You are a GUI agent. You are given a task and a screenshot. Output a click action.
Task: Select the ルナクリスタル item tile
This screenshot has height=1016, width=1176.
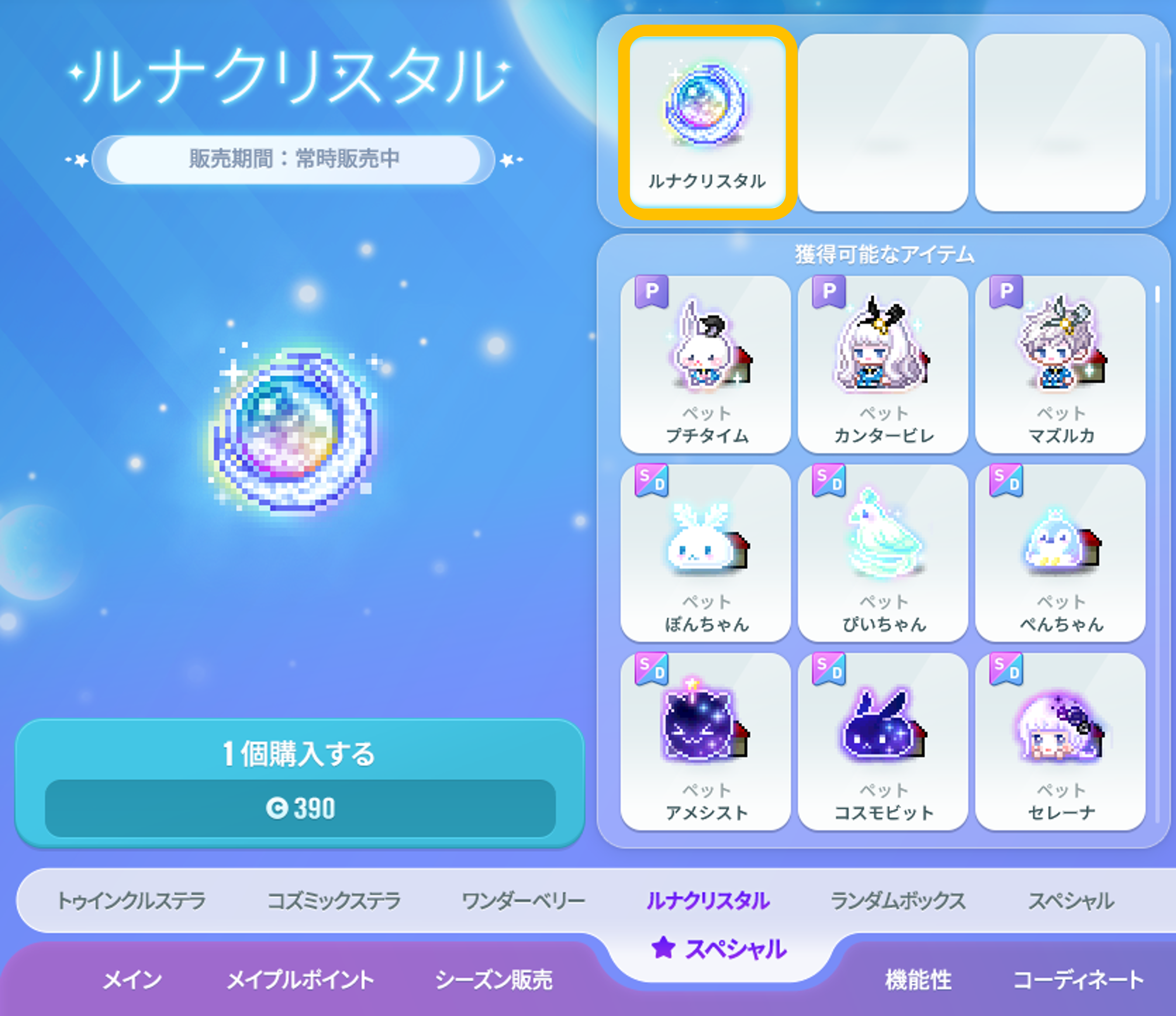tap(707, 122)
